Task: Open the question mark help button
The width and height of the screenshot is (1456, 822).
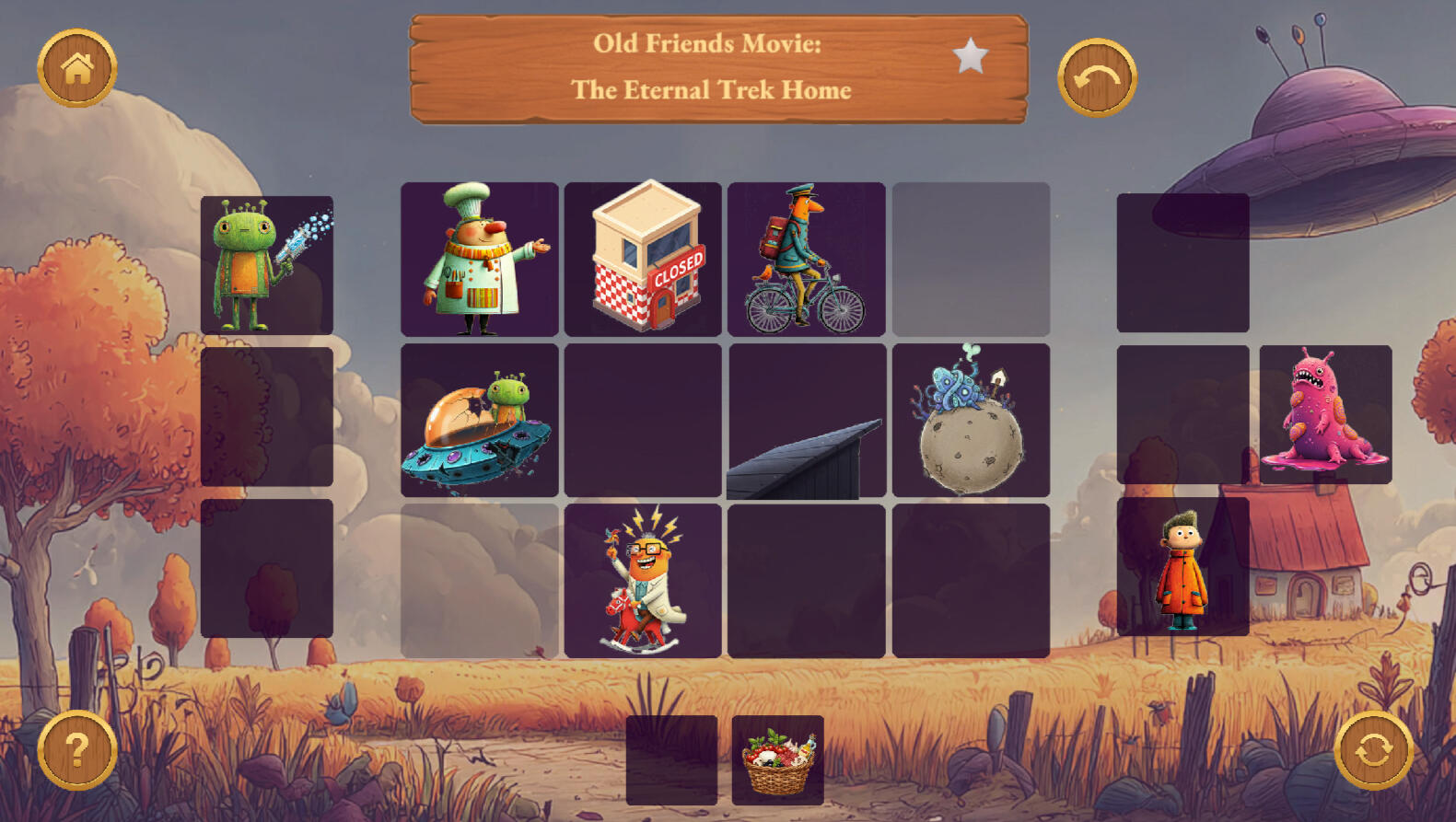Action: point(77,750)
